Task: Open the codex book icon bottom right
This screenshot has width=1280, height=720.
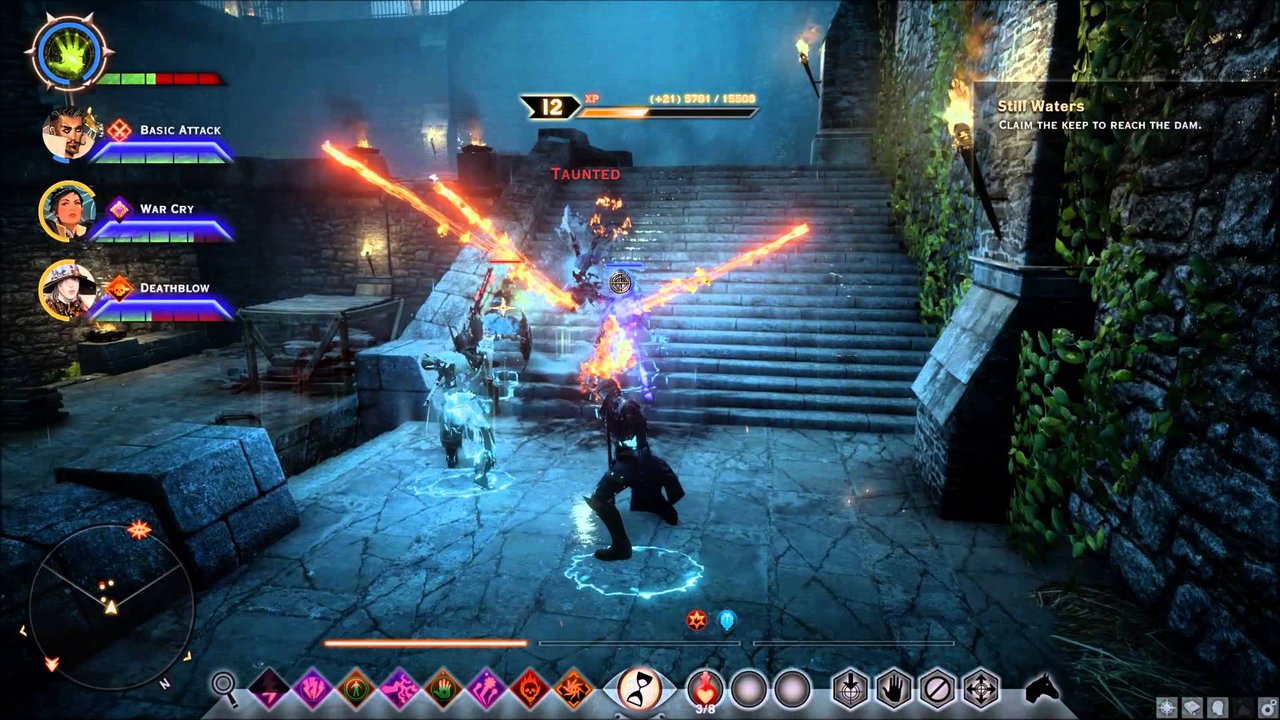Action: (x=1191, y=707)
